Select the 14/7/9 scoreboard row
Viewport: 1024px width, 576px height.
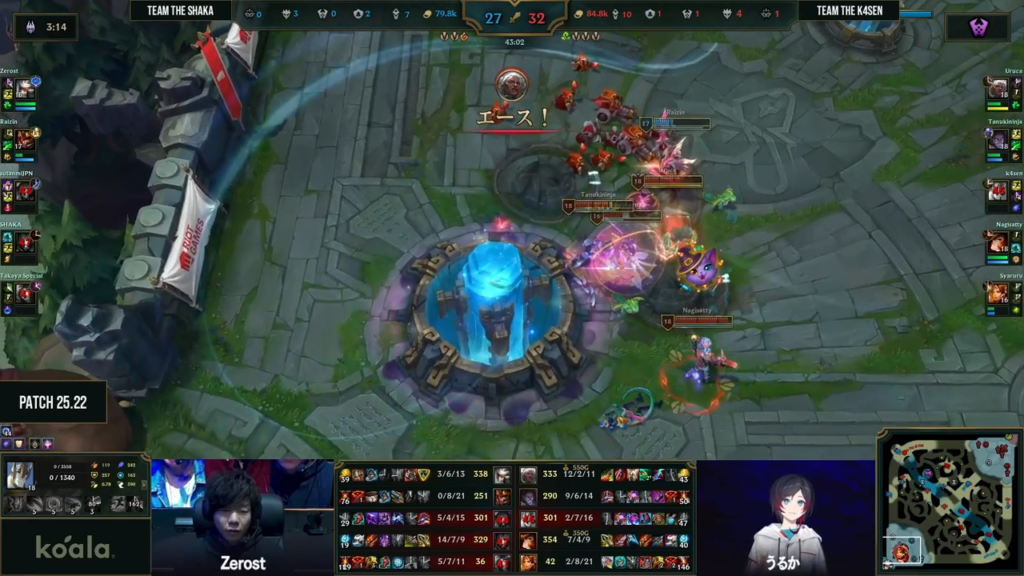pos(425,540)
